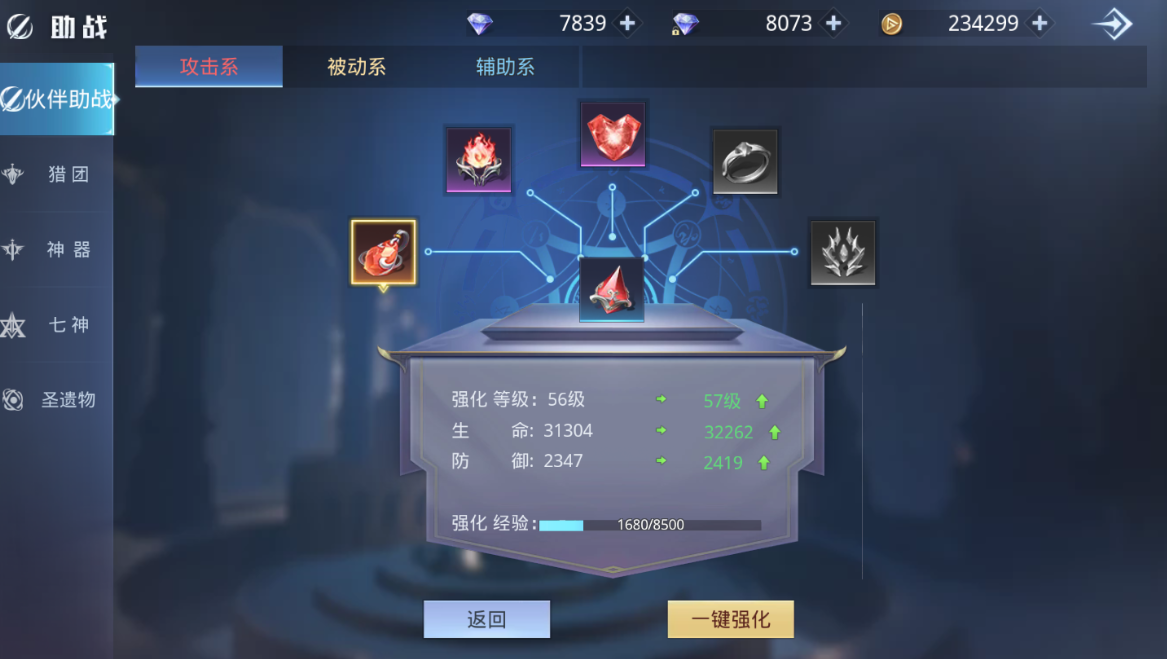Activate the 一键强化 button
The width and height of the screenshot is (1167, 659).
[731, 619]
